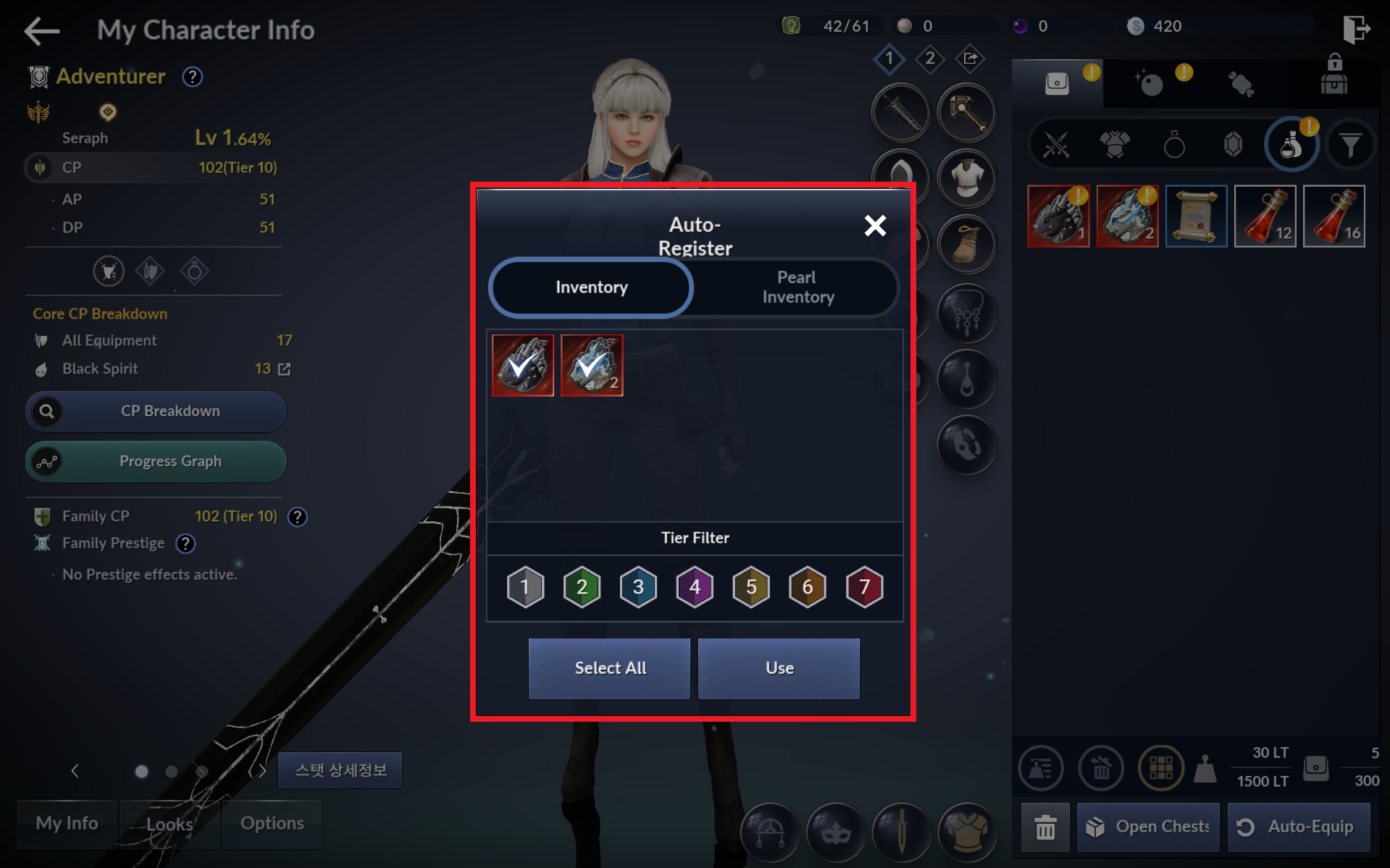The width and height of the screenshot is (1390, 868).
Task: Click the Select All button
Action: 609,668
